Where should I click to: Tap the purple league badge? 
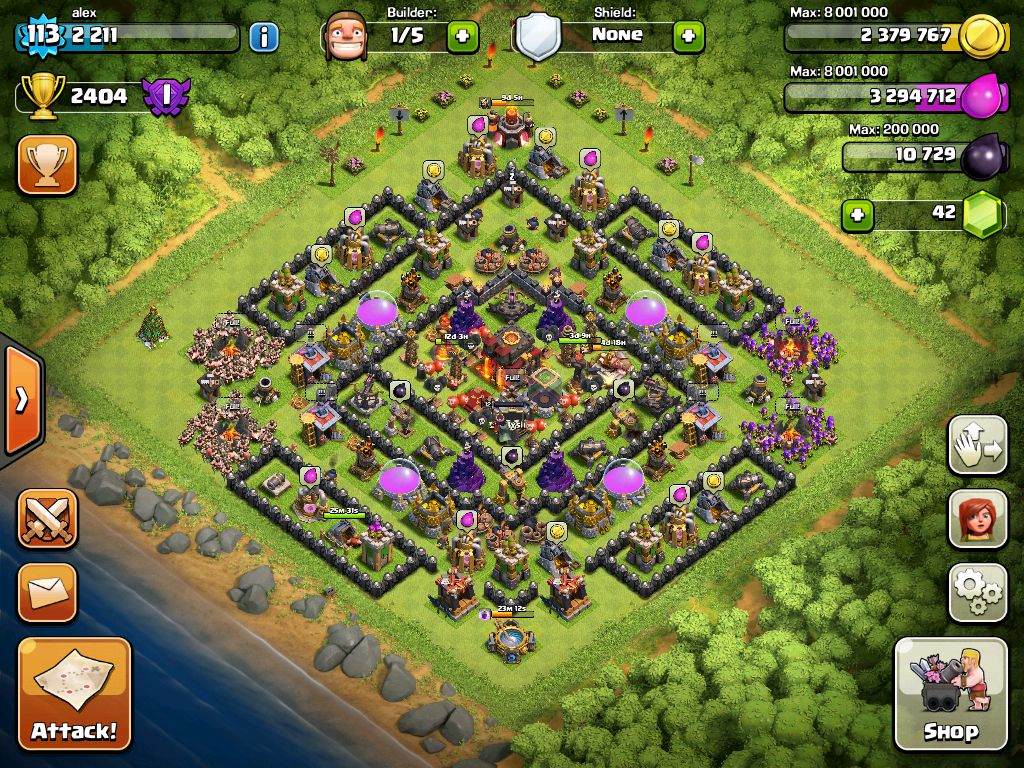tap(165, 97)
